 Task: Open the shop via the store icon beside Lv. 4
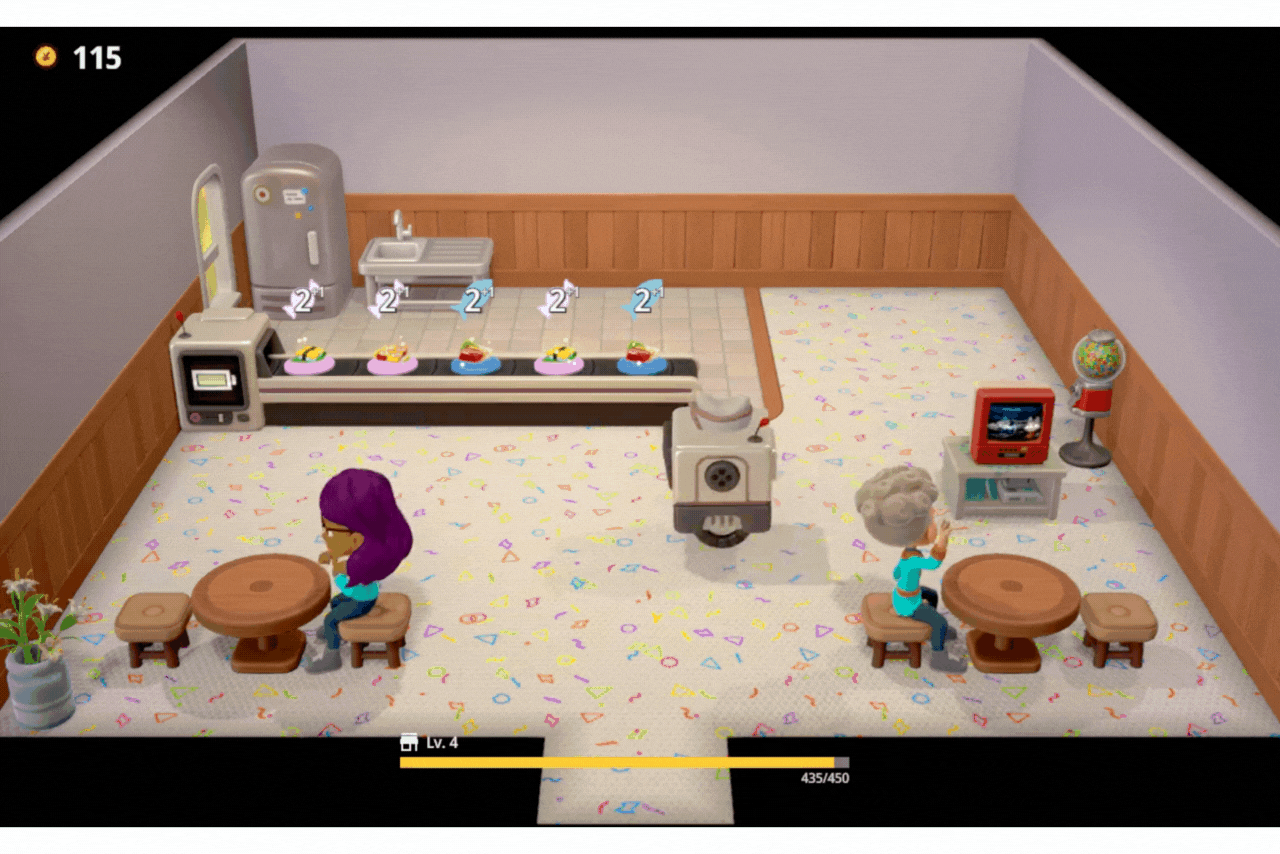pyautogui.click(x=409, y=744)
